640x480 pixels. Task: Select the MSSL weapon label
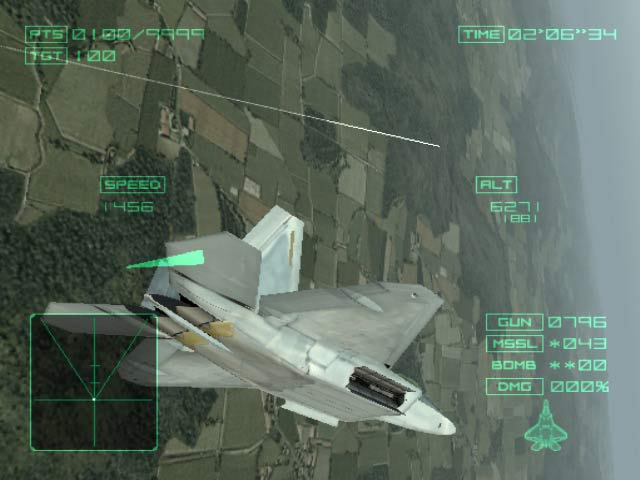(515, 344)
